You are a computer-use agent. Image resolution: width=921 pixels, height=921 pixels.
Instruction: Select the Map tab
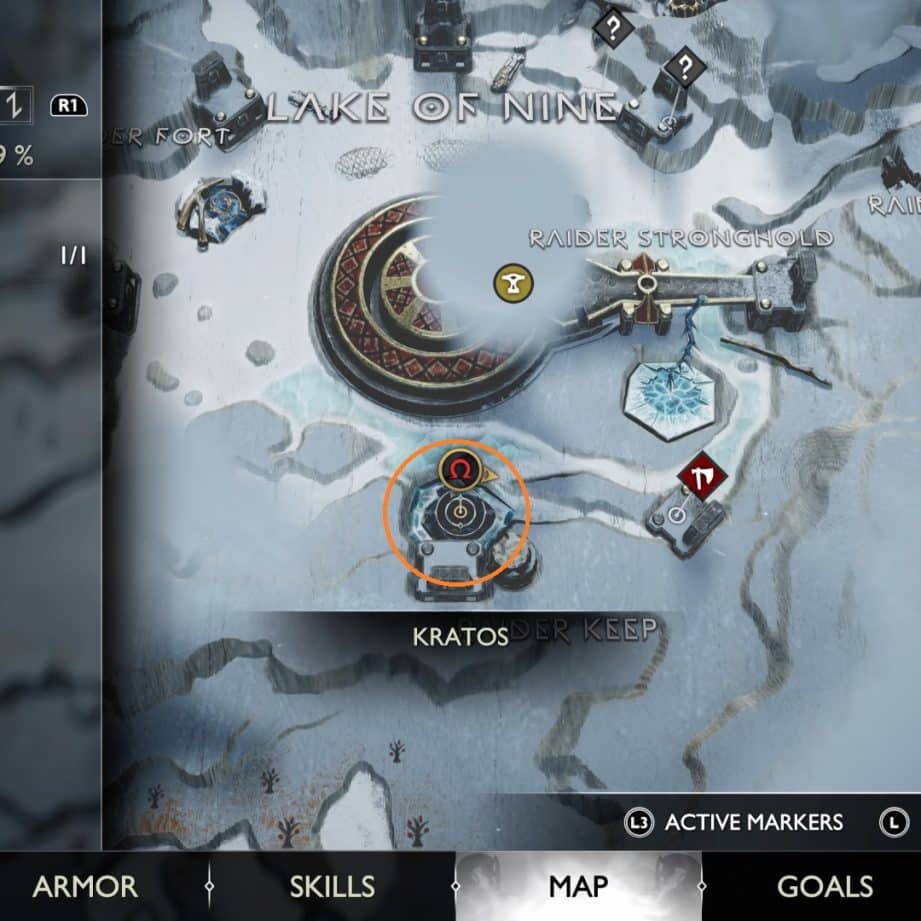pyautogui.click(x=578, y=886)
